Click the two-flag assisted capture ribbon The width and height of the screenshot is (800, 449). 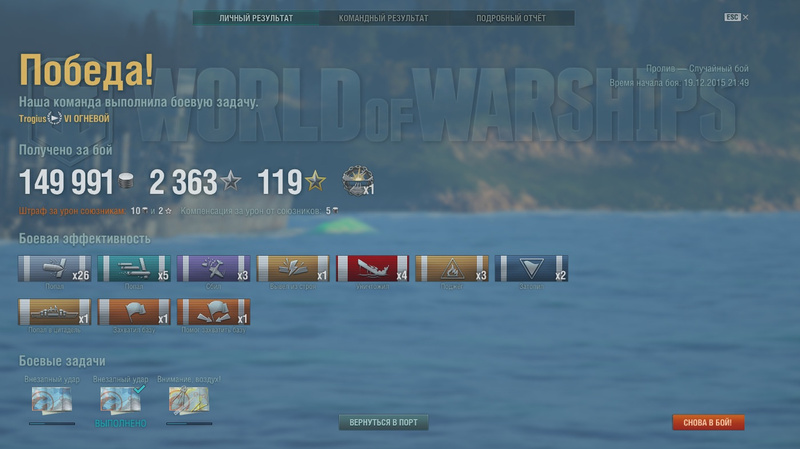[x=214, y=313]
